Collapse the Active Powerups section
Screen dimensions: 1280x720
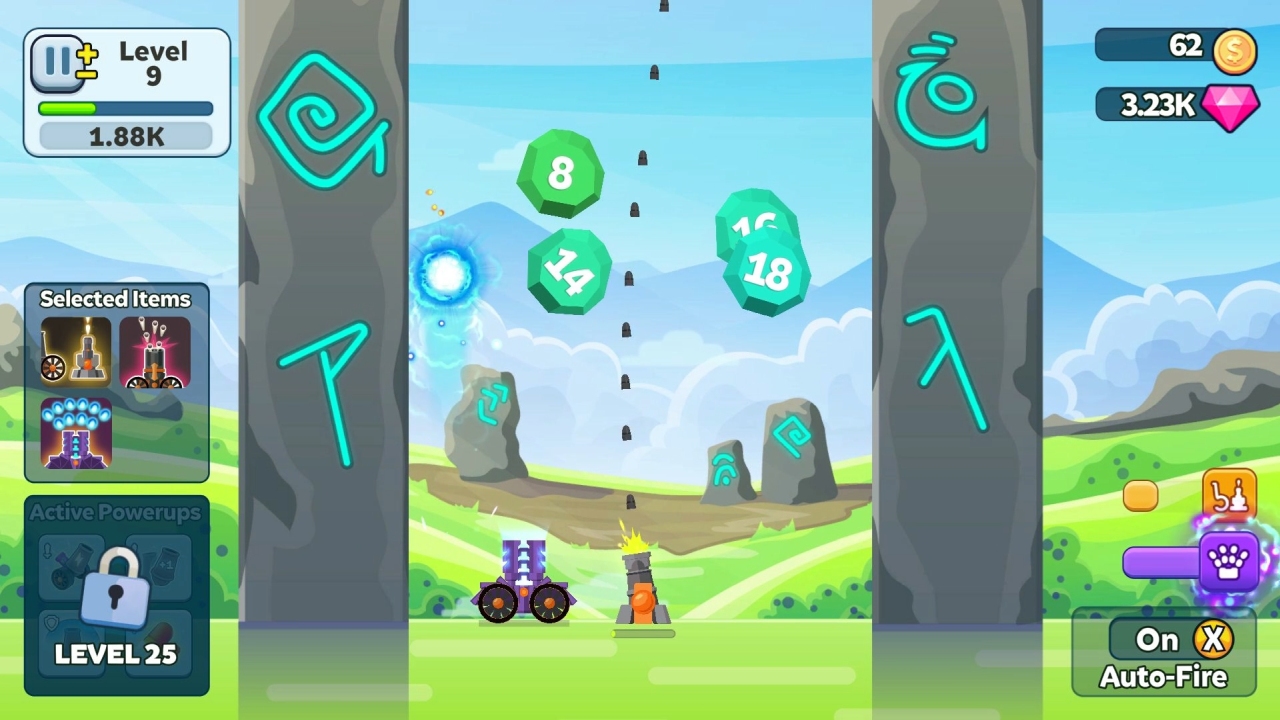coord(113,511)
